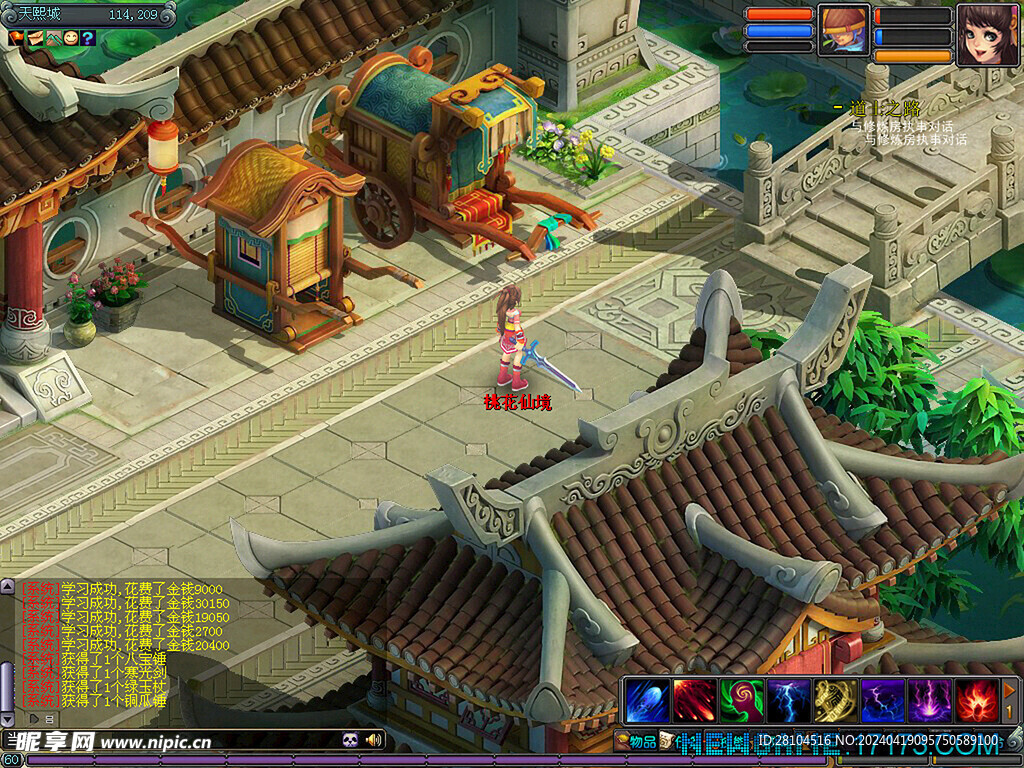Select the female companion portrait
1024x768 pixels.
(987, 33)
